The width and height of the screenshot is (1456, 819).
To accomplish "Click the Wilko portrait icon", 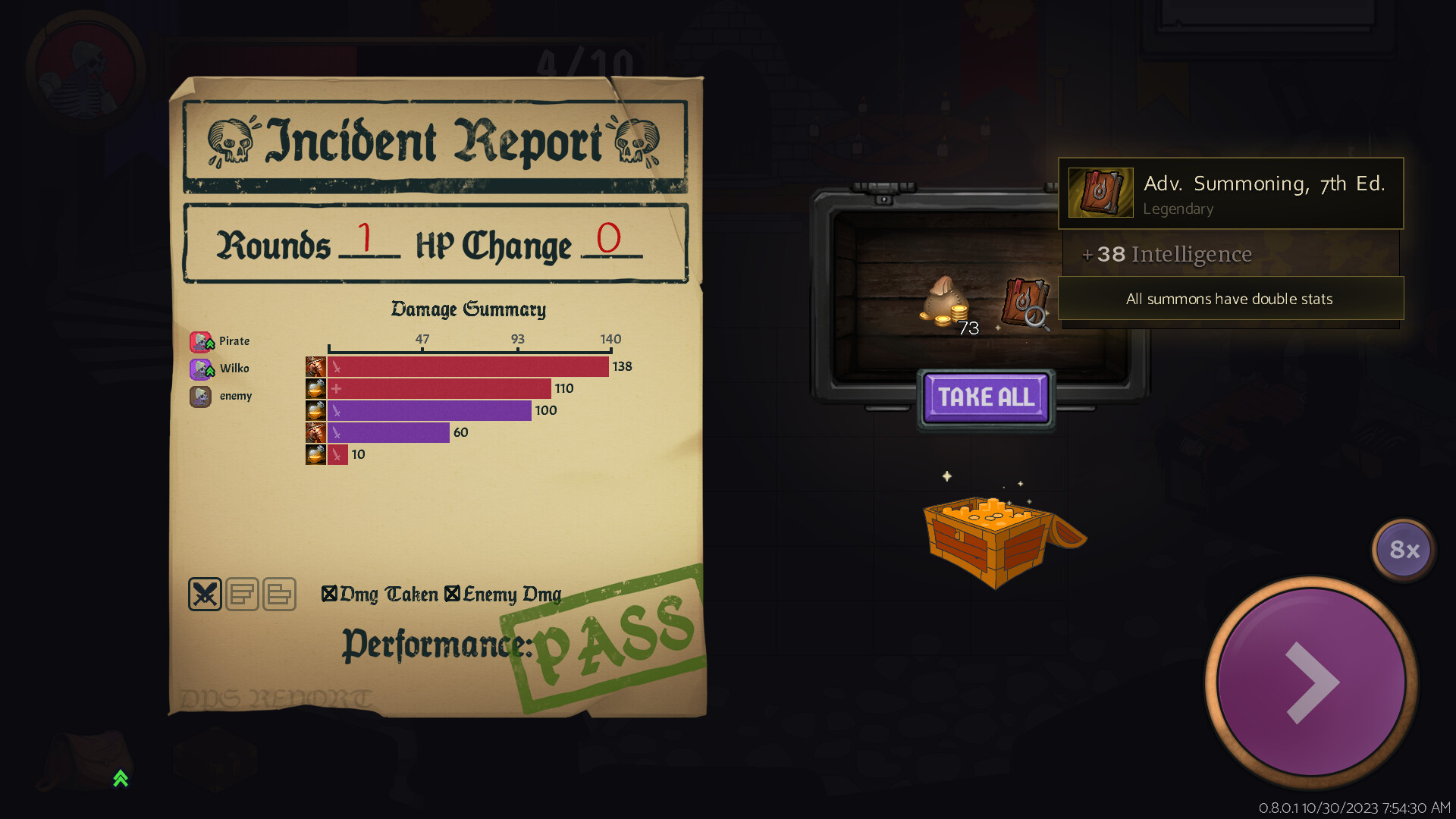I will point(200,369).
